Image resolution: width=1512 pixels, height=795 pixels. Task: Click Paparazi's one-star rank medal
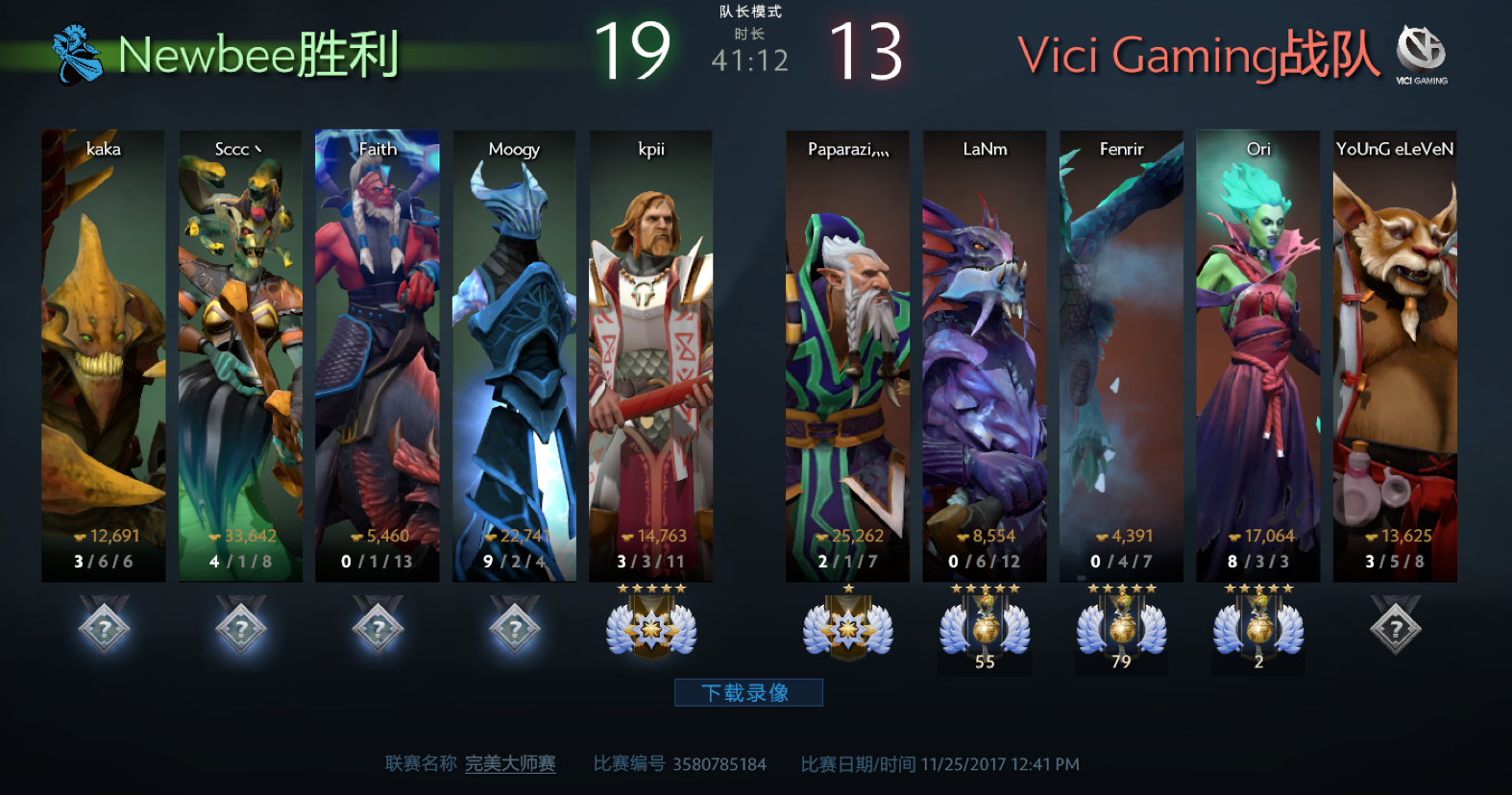tap(847, 627)
